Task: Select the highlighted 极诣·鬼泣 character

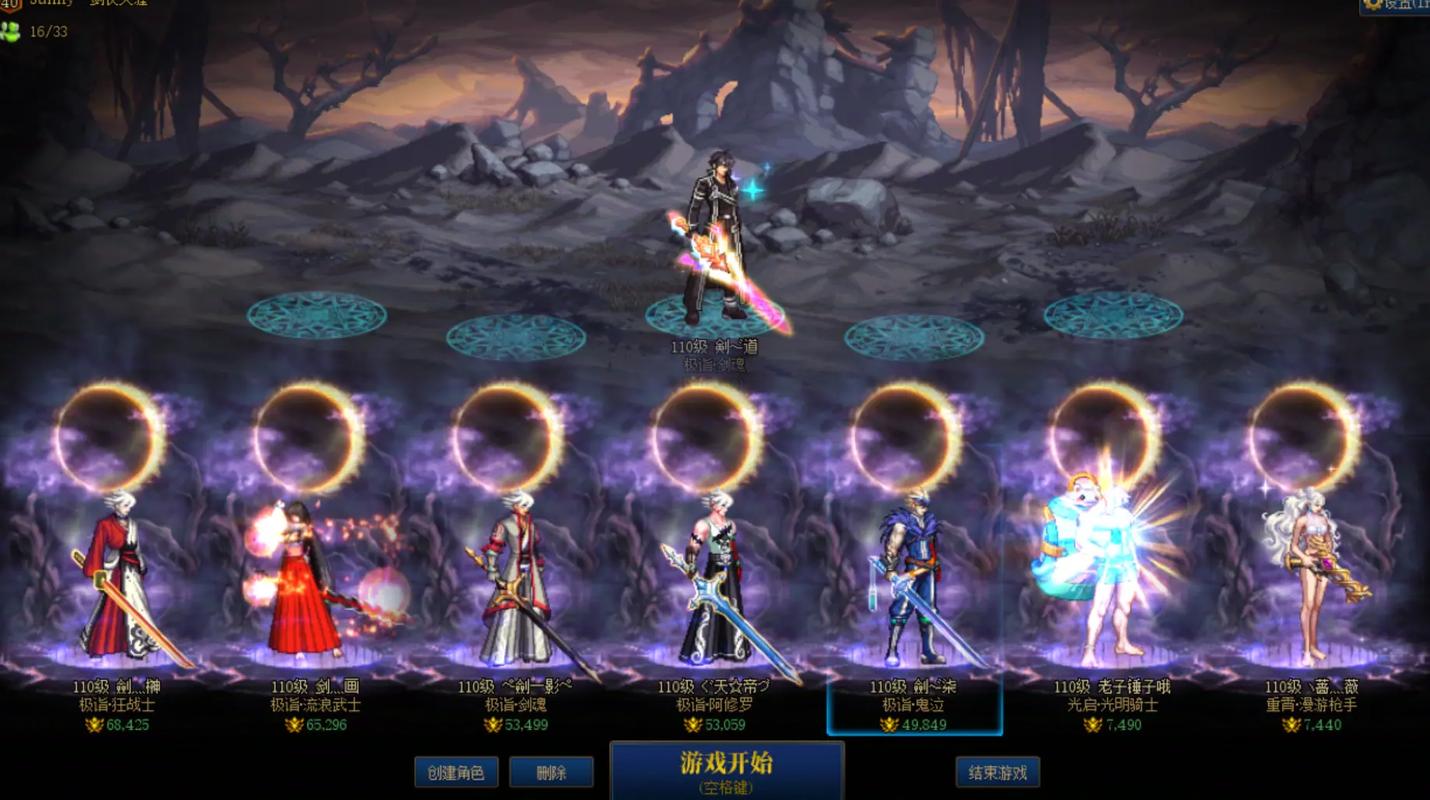Action: pos(914,580)
